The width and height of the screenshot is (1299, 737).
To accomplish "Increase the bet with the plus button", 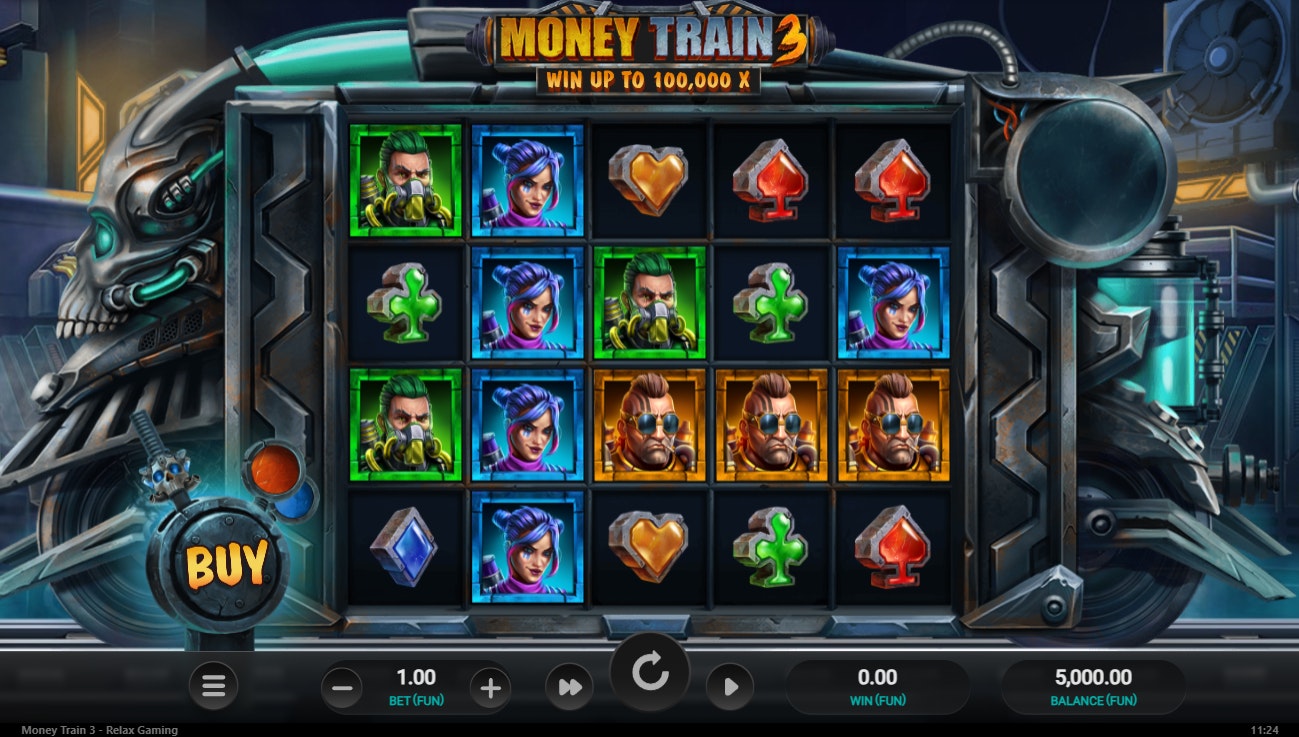I will [x=488, y=687].
